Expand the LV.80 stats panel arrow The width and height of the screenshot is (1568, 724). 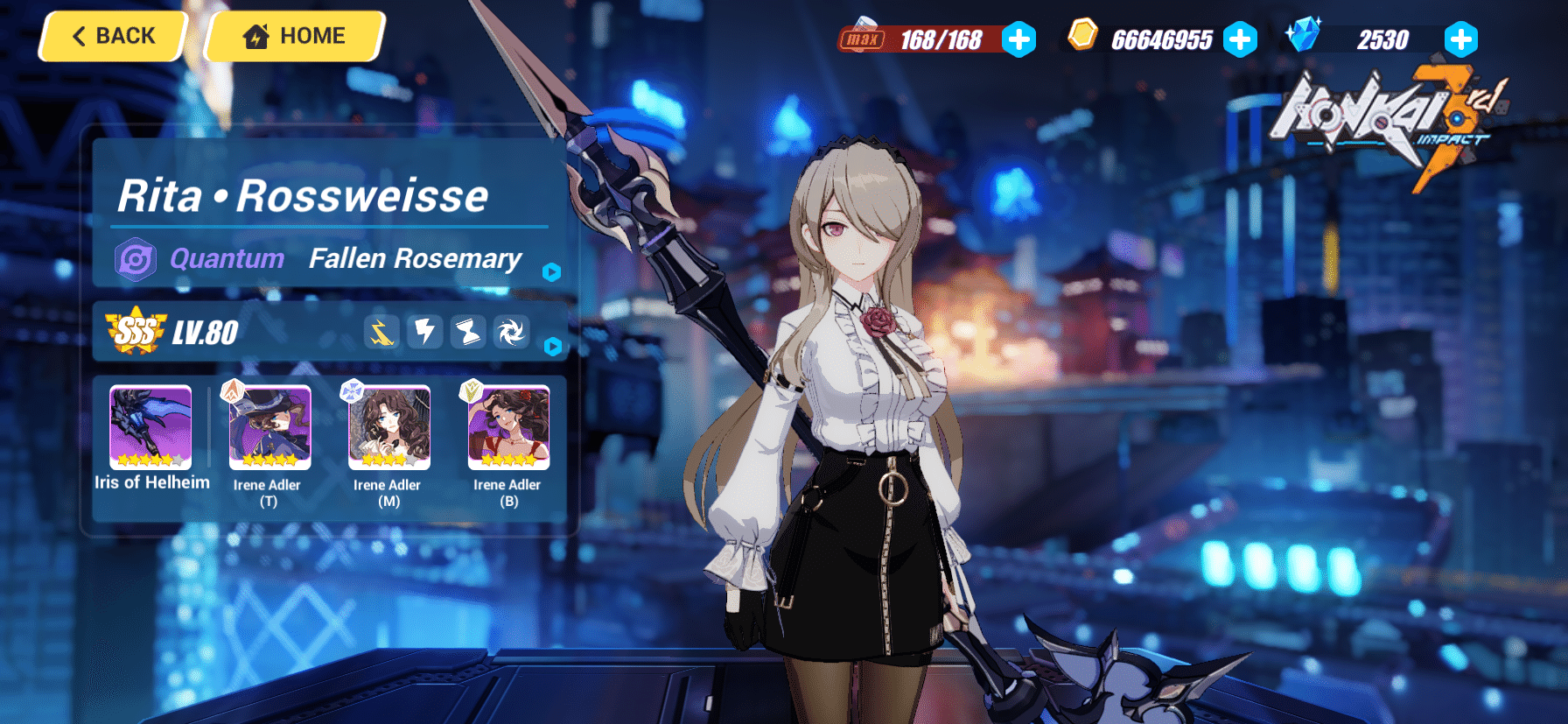click(x=551, y=347)
